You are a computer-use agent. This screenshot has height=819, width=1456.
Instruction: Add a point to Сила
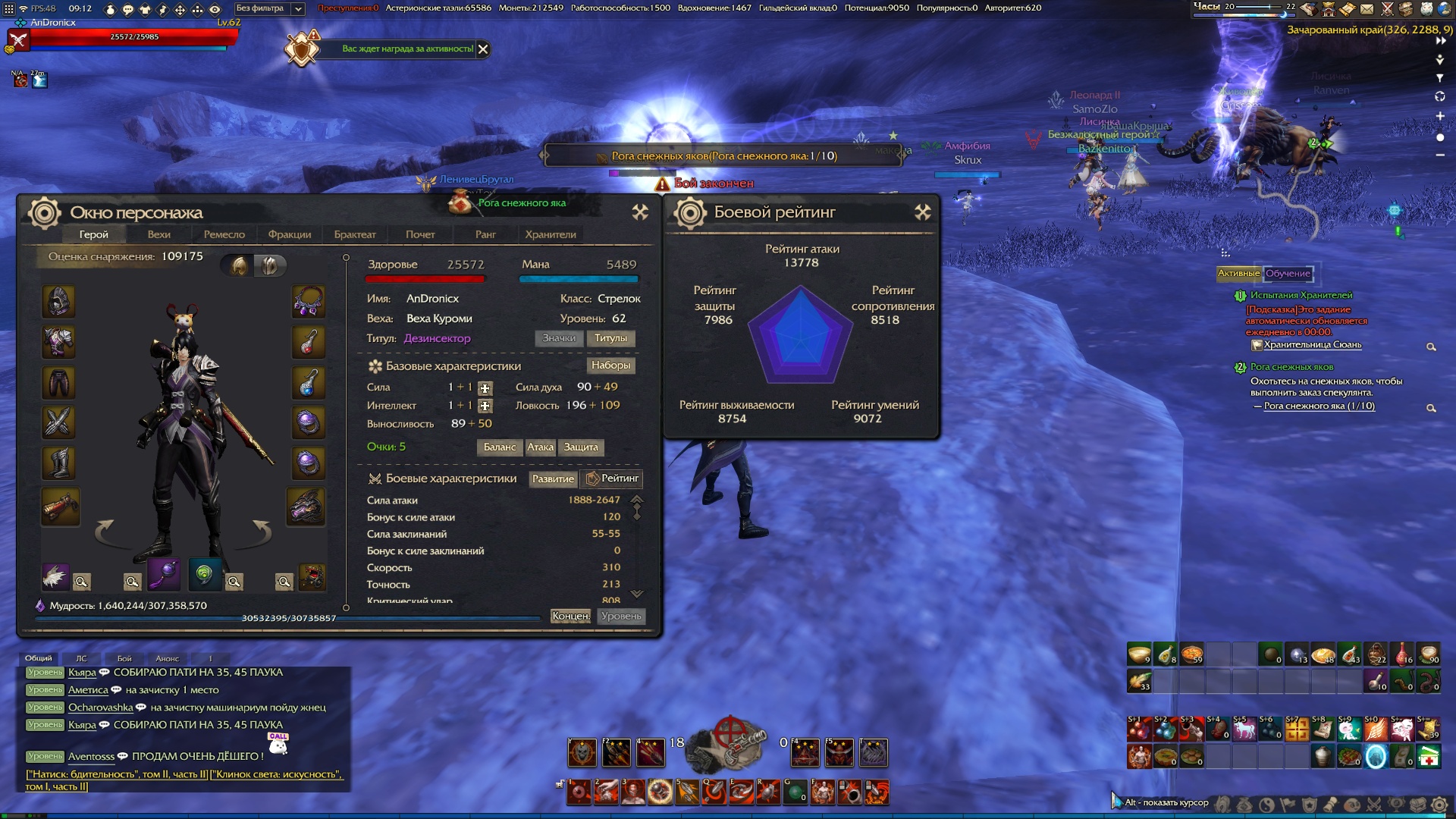point(485,388)
